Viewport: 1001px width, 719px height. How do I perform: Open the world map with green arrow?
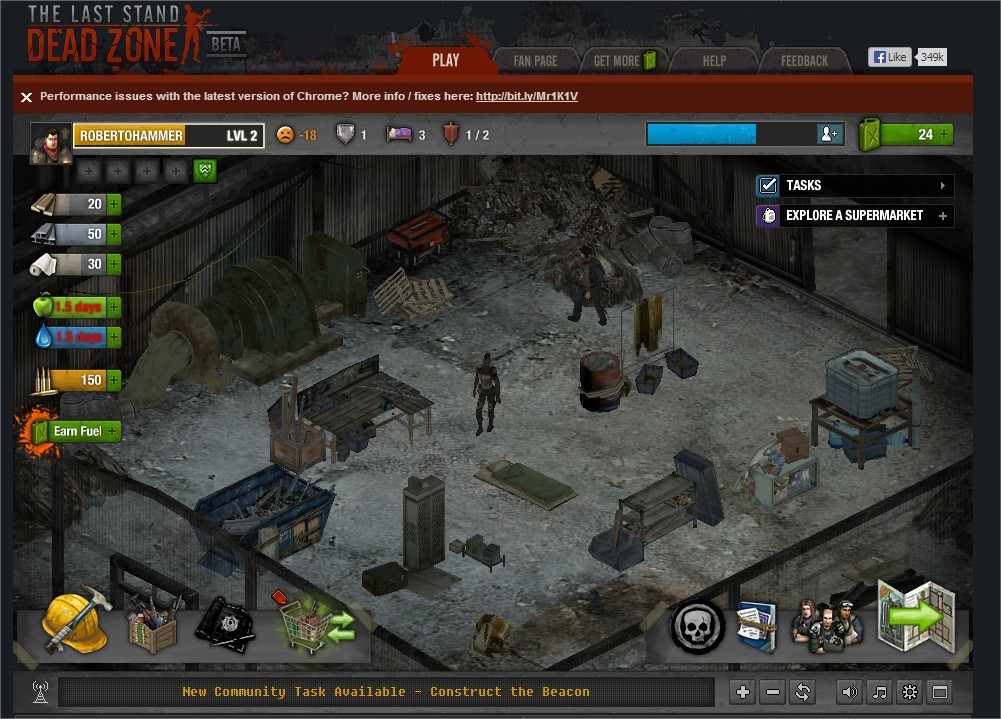[915, 616]
